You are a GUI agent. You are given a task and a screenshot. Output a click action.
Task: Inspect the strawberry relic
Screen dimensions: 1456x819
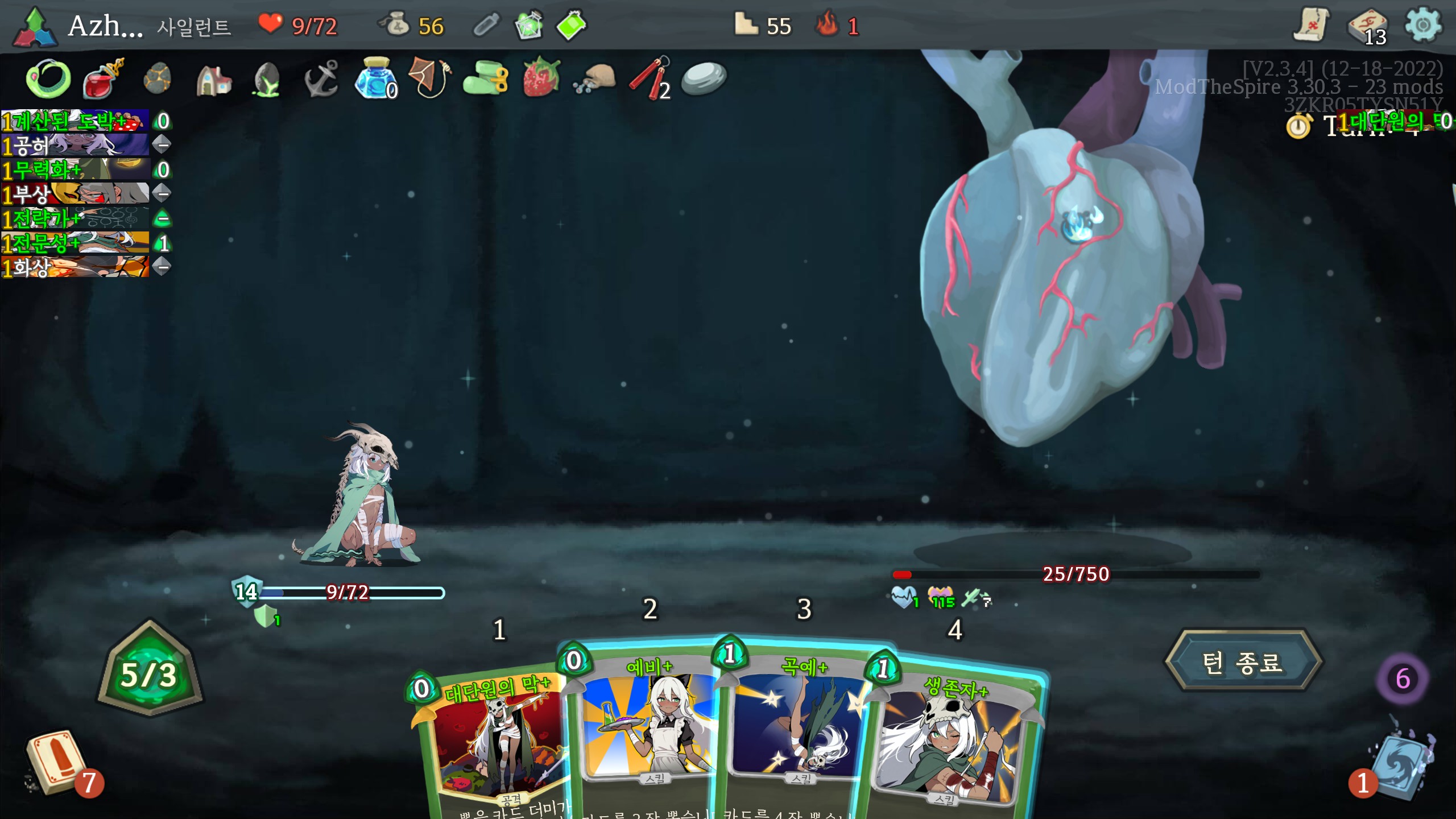[x=541, y=78]
